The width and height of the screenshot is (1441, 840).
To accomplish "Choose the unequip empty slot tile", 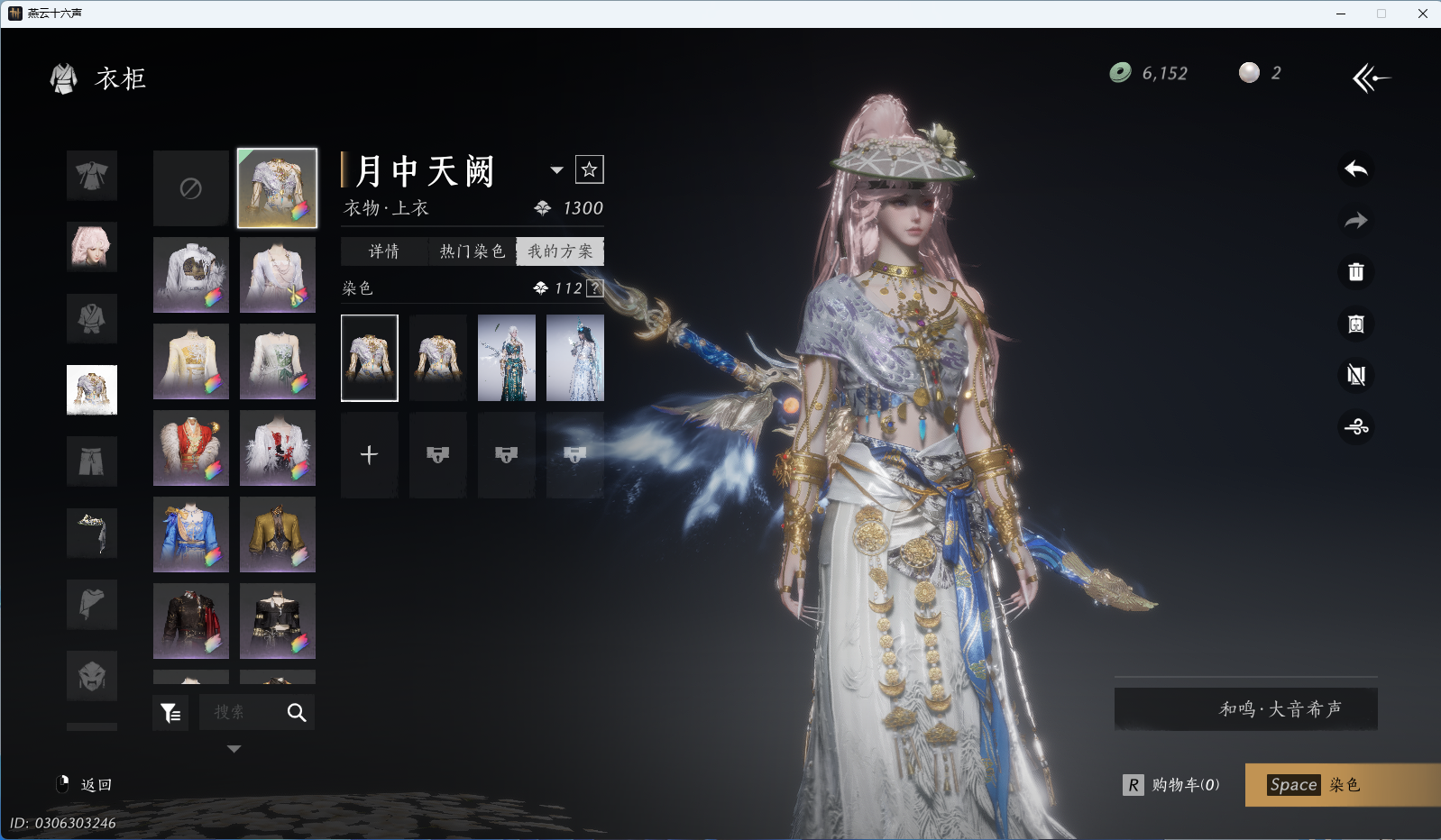I will coord(190,188).
